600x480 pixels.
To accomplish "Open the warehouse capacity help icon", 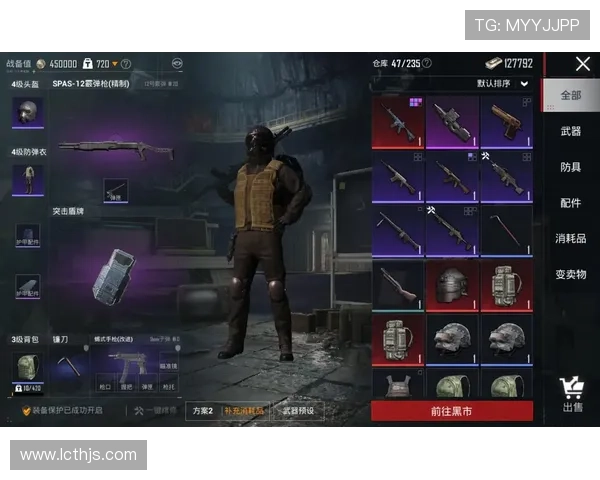I will pyautogui.click(x=427, y=63).
